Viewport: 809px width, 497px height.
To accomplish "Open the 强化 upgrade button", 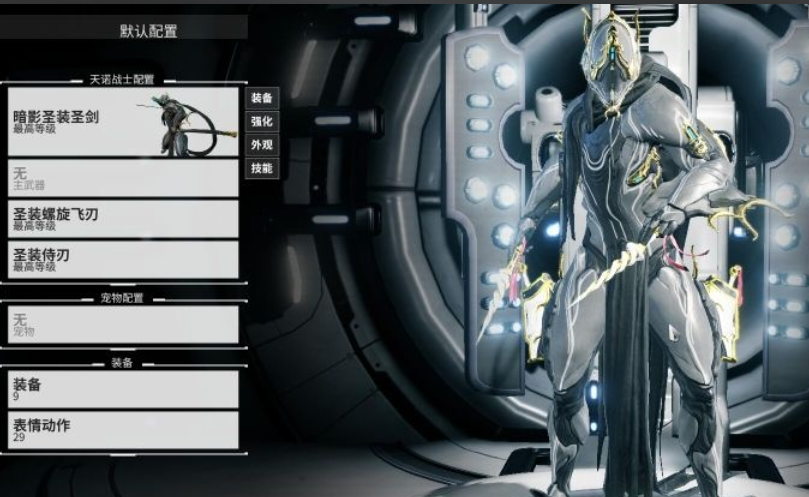I will click(x=261, y=121).
